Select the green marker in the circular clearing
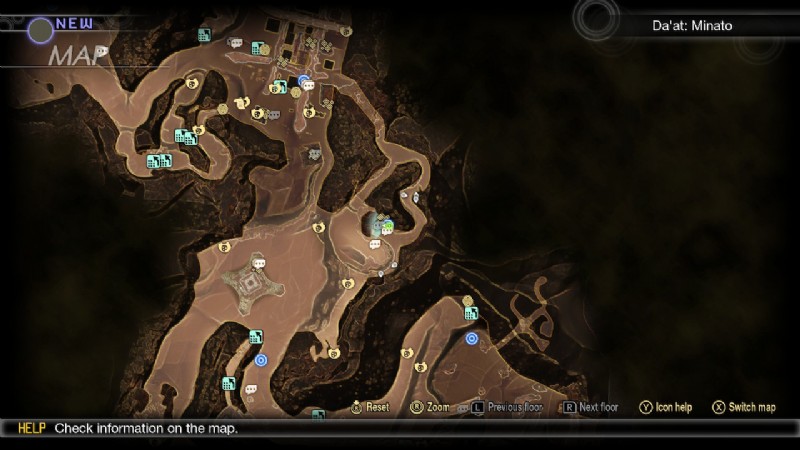Image resolution: width=800 pixels, height=450 pixels. [387, 227]
